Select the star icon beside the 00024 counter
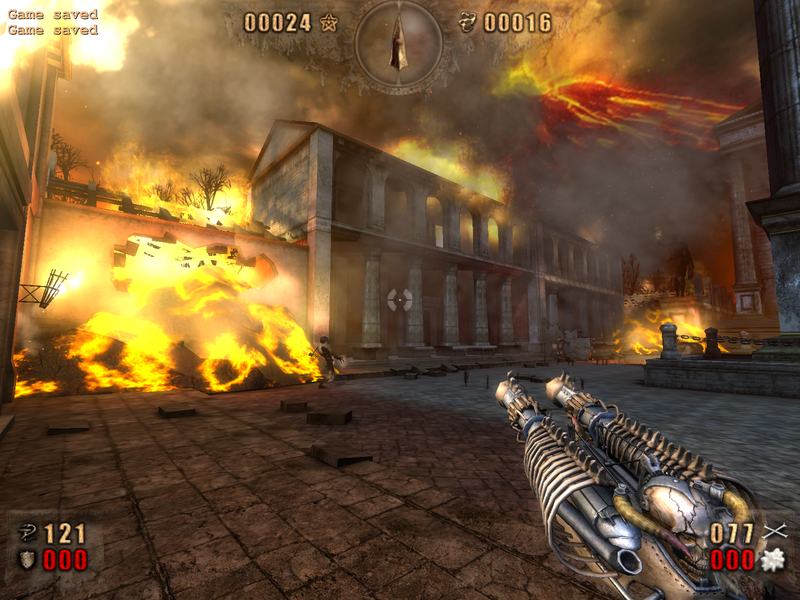Viewport: 800px width, 600px height. click(x=329, y=23)
